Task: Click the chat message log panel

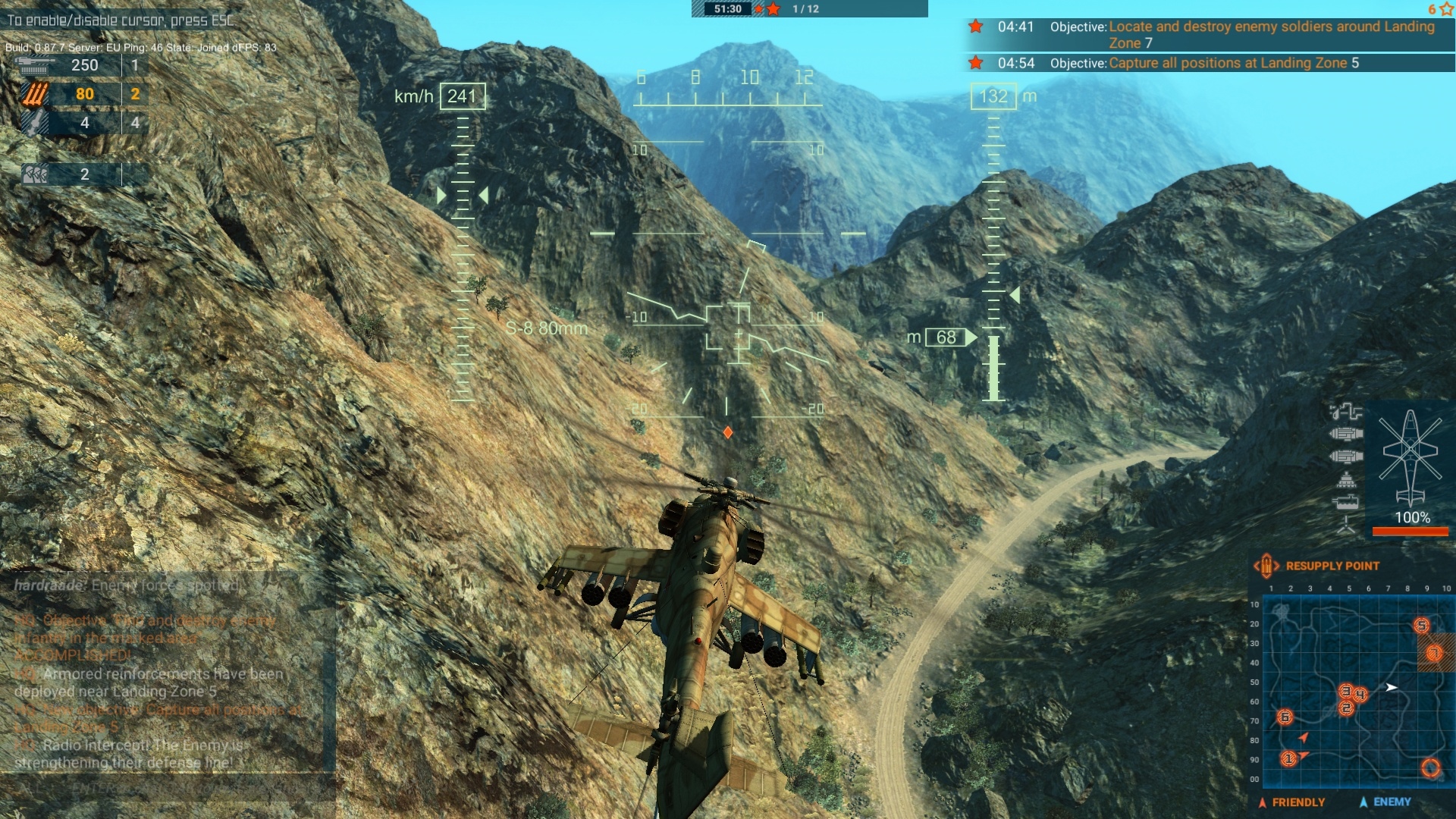Action: pos(167,675)
